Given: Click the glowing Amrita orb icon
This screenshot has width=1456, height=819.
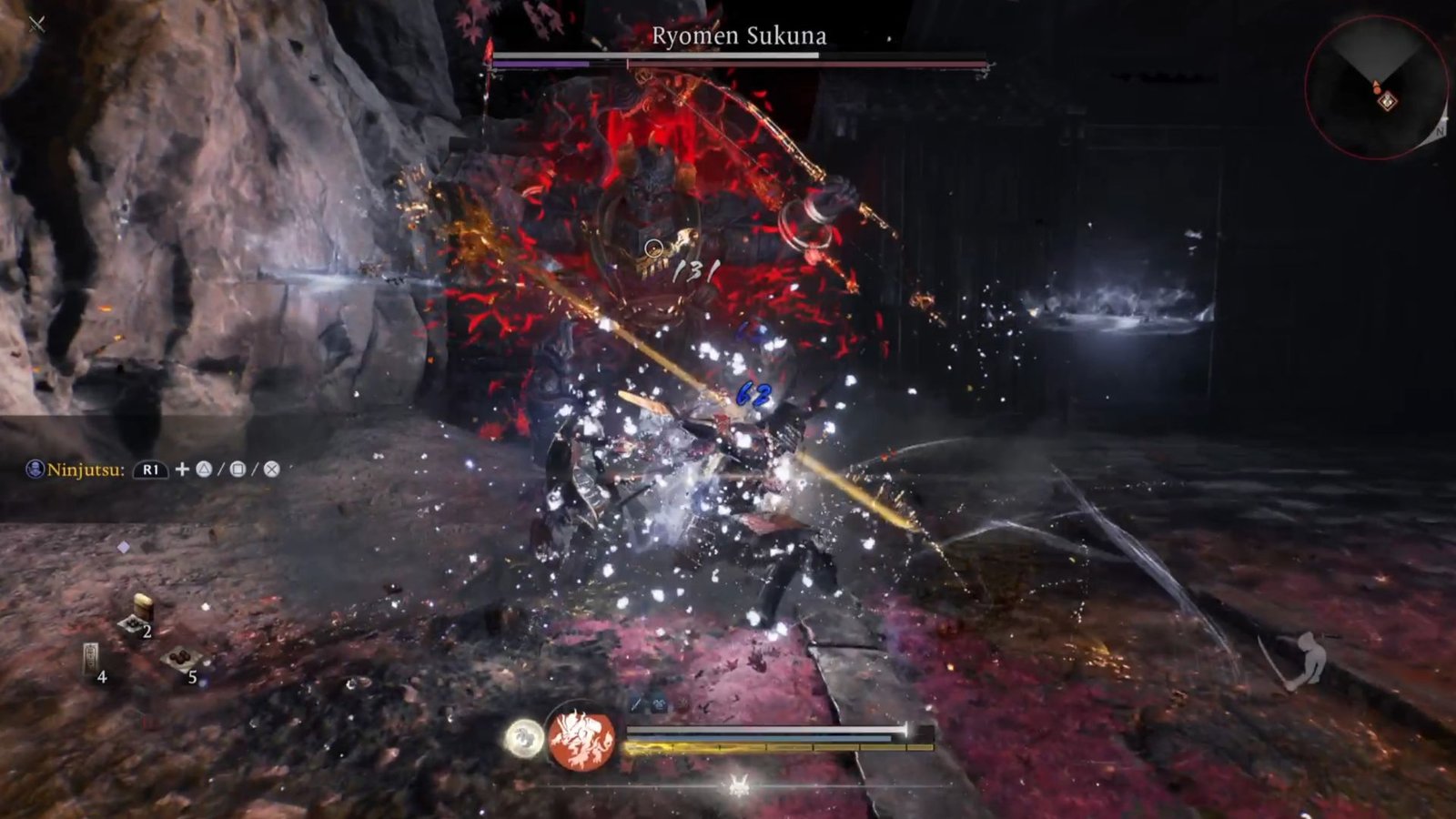Looking at the screenshot, I should [525, 738].
